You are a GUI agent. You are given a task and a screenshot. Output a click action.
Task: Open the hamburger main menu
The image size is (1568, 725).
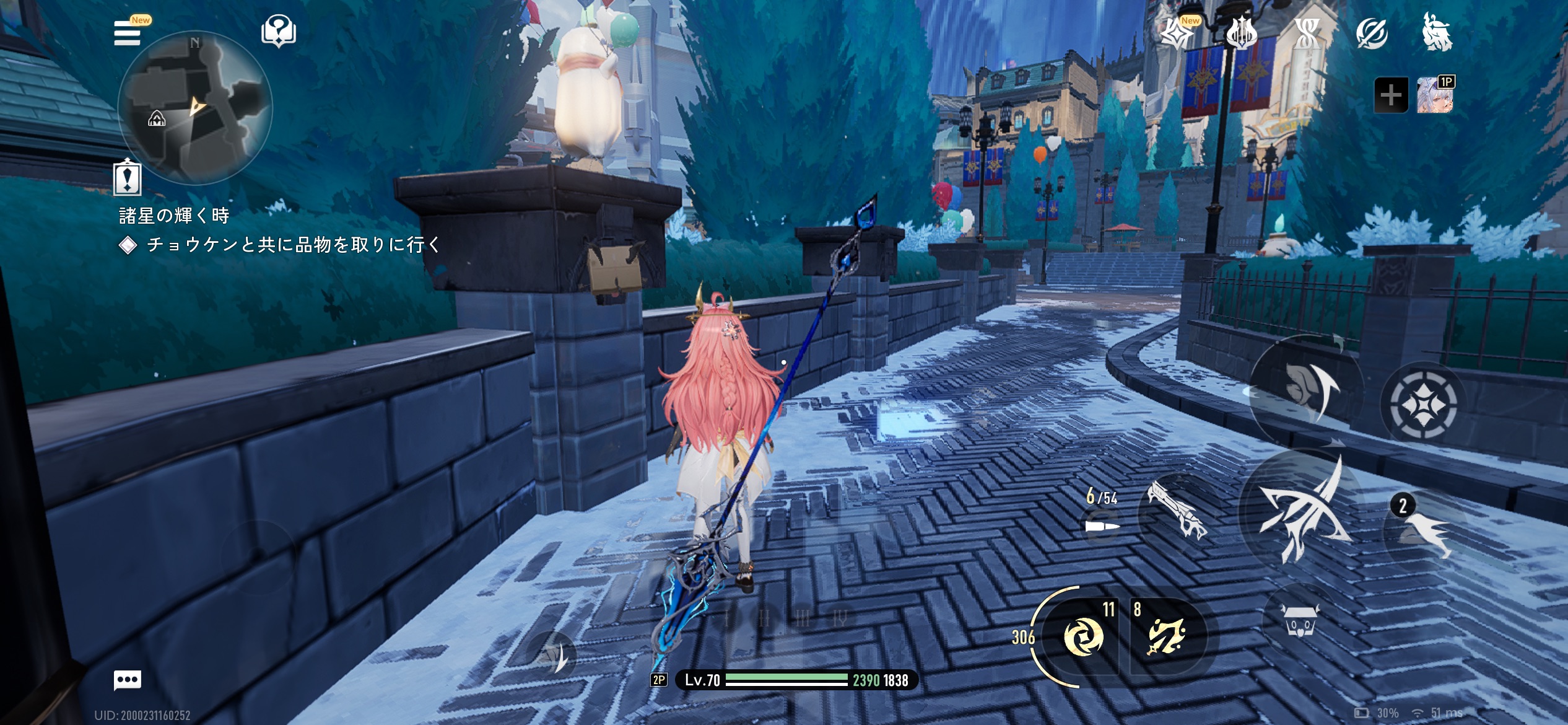(x=127, y=33)
